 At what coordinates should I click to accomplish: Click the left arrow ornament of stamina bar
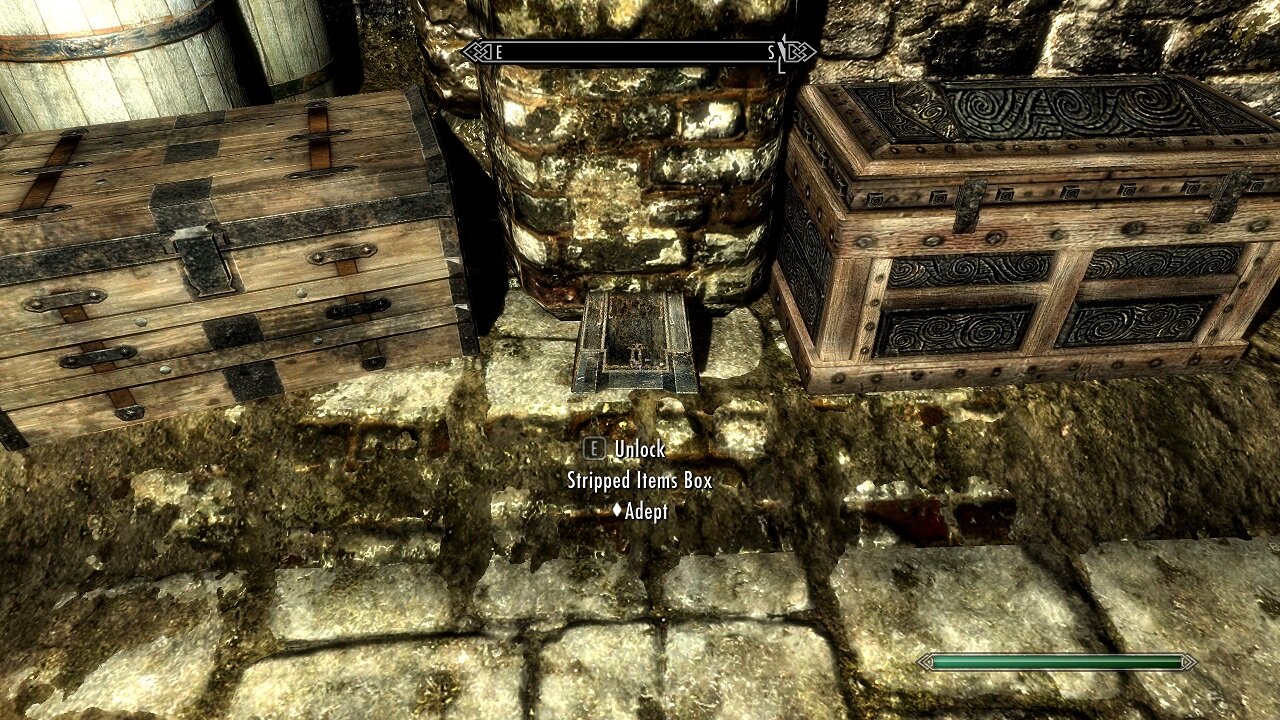(925, 662)
